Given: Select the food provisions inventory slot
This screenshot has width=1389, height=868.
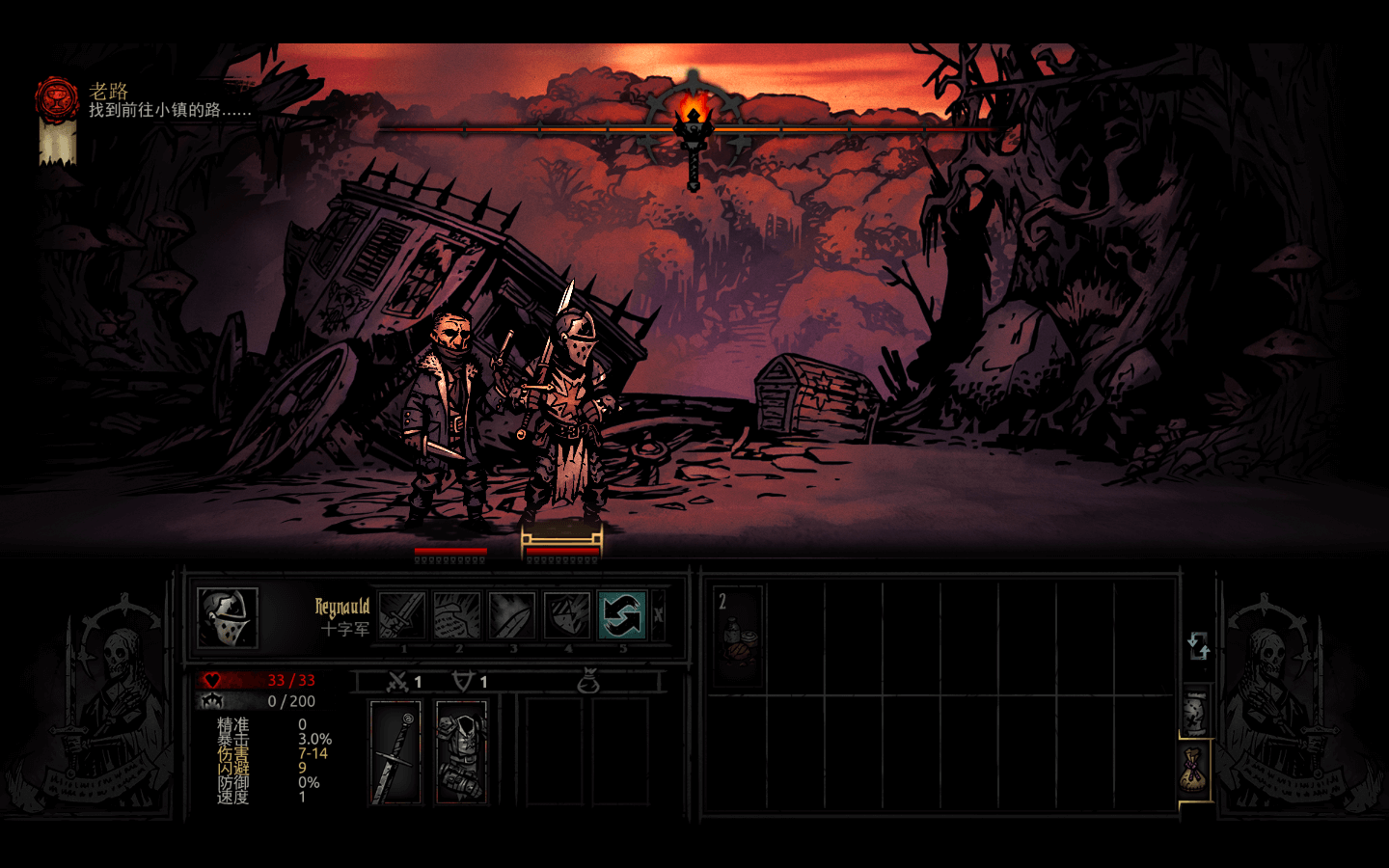Looking at the screenshot, I should 738,635.
